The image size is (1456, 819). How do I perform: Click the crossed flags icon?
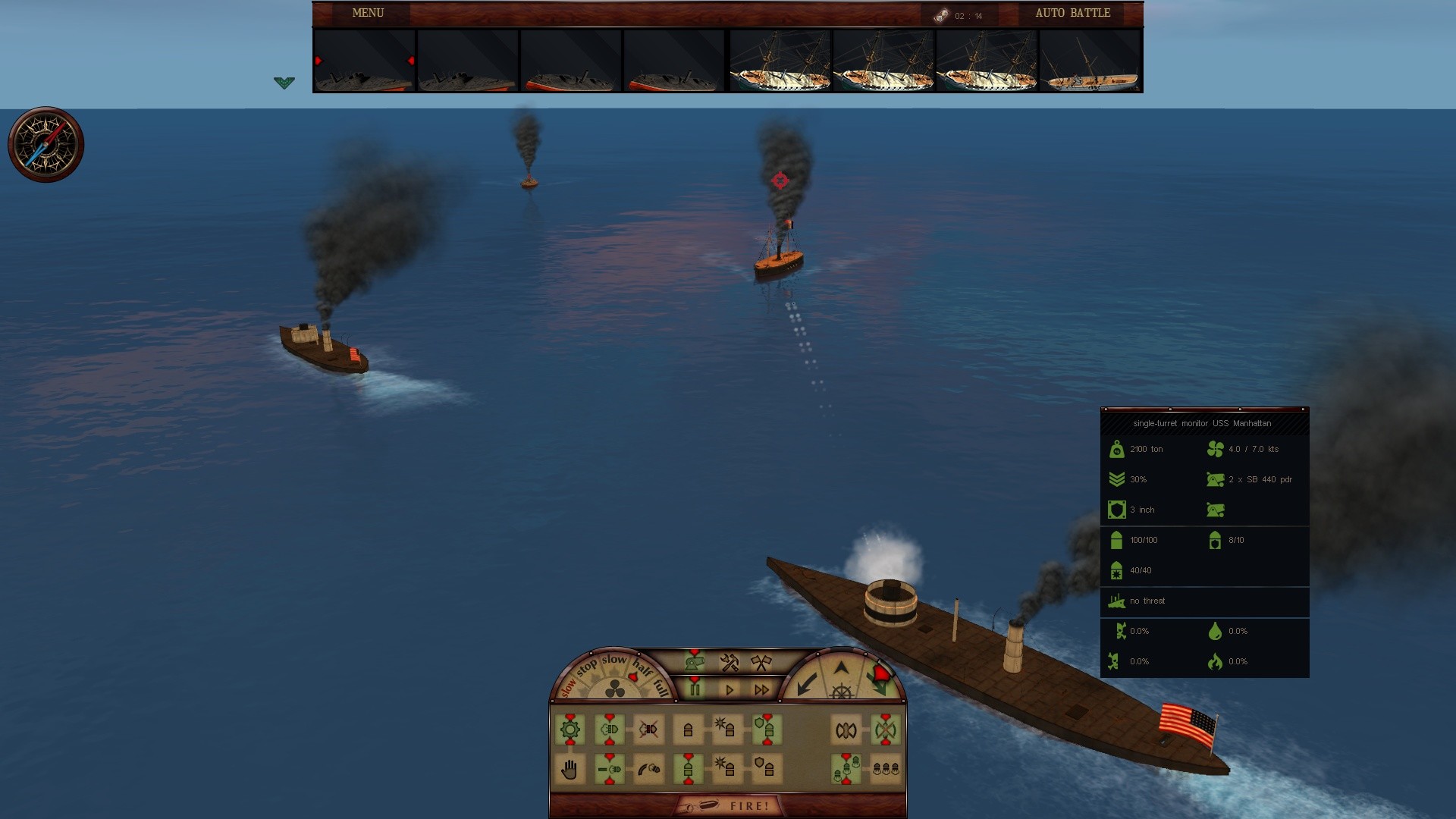coord(761,663)
